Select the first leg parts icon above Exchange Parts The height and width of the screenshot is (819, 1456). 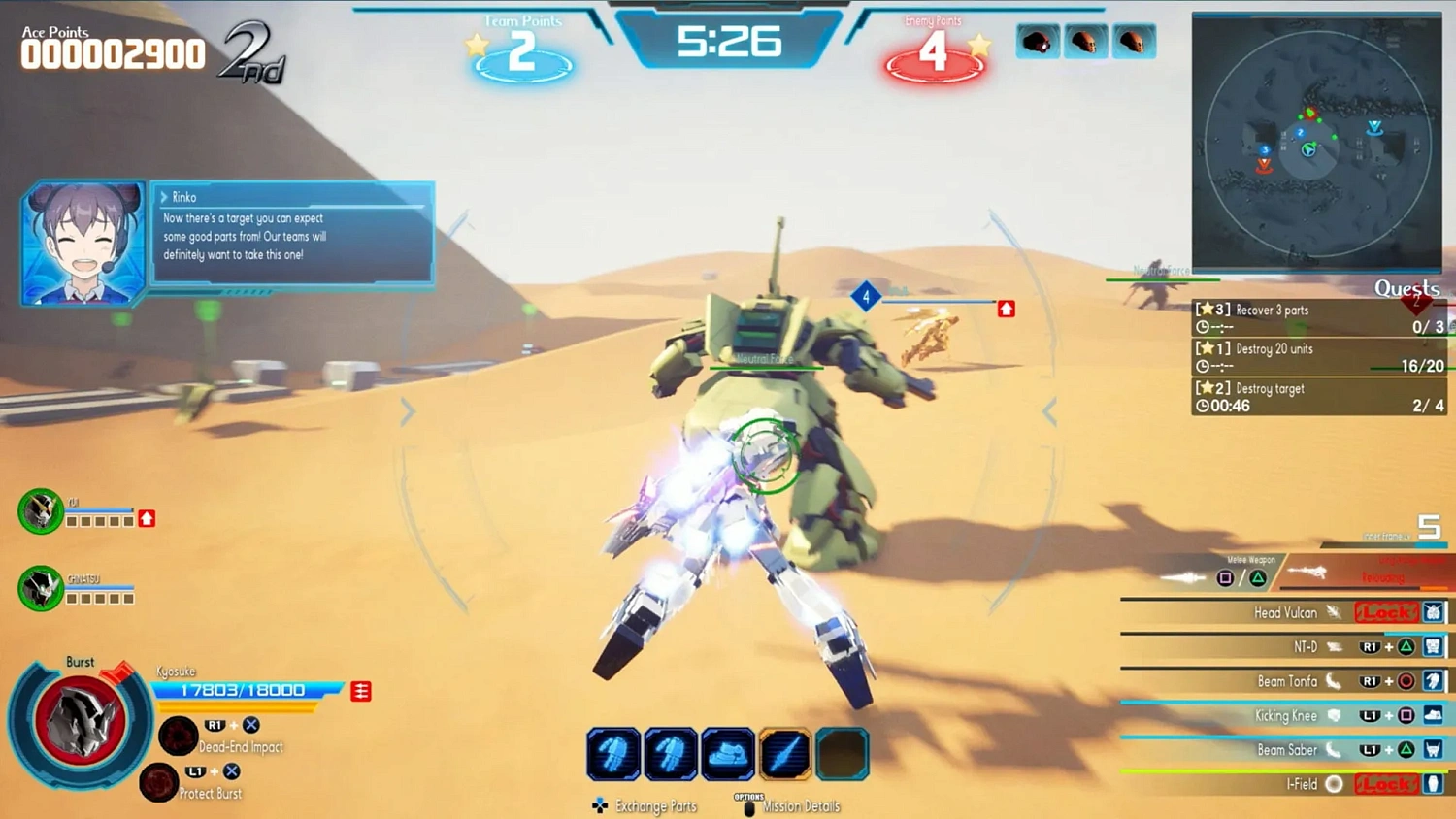point(613,752)
